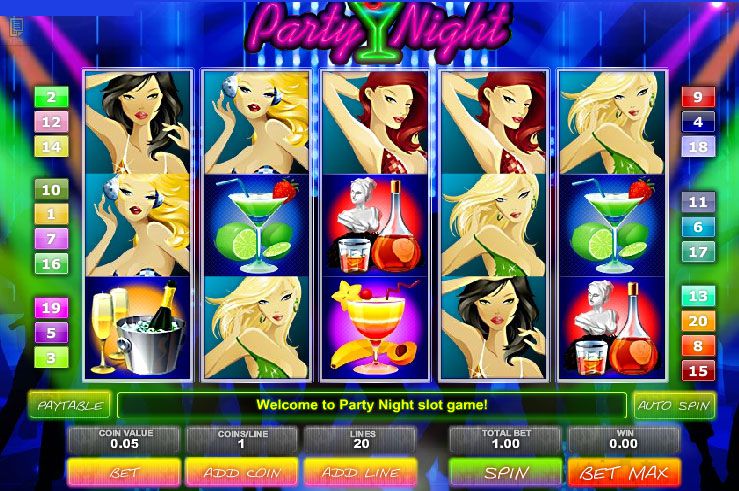Viewport: 739px width, 491px height.
Task: Select payline number 11
Action: click(x=697, y=202)
